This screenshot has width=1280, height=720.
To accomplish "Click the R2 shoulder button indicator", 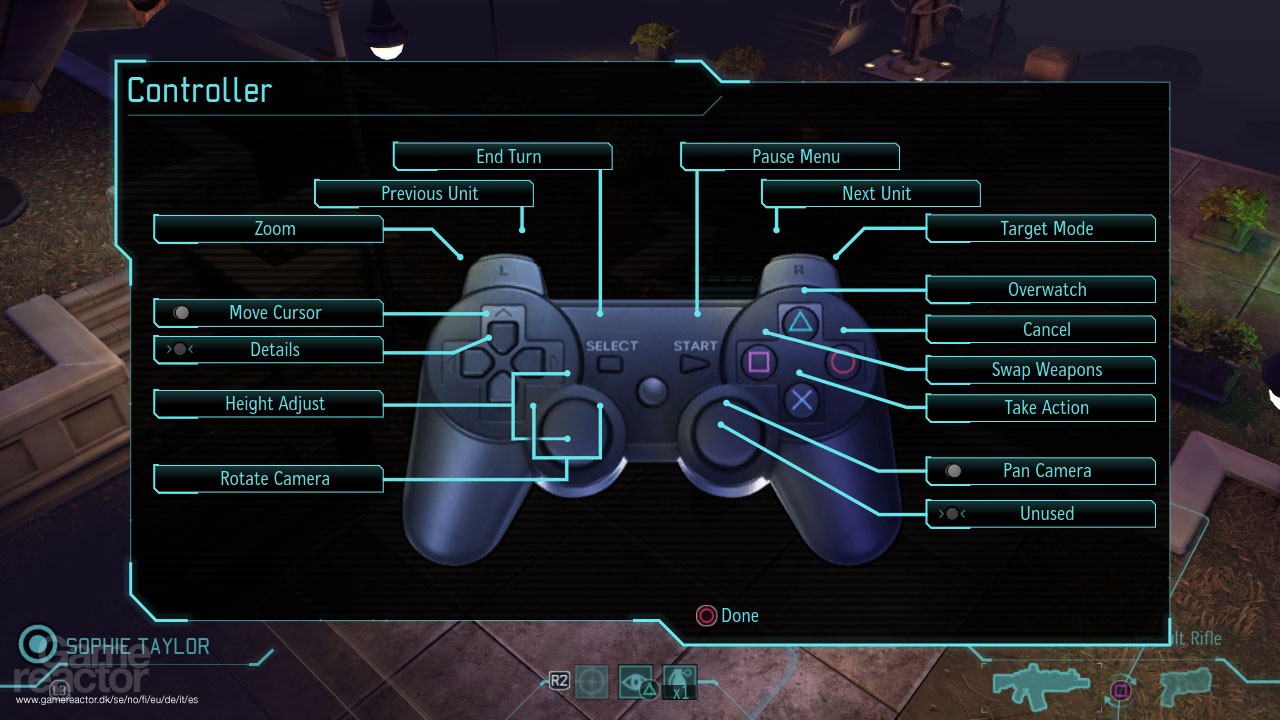I will tap(557, 679).
